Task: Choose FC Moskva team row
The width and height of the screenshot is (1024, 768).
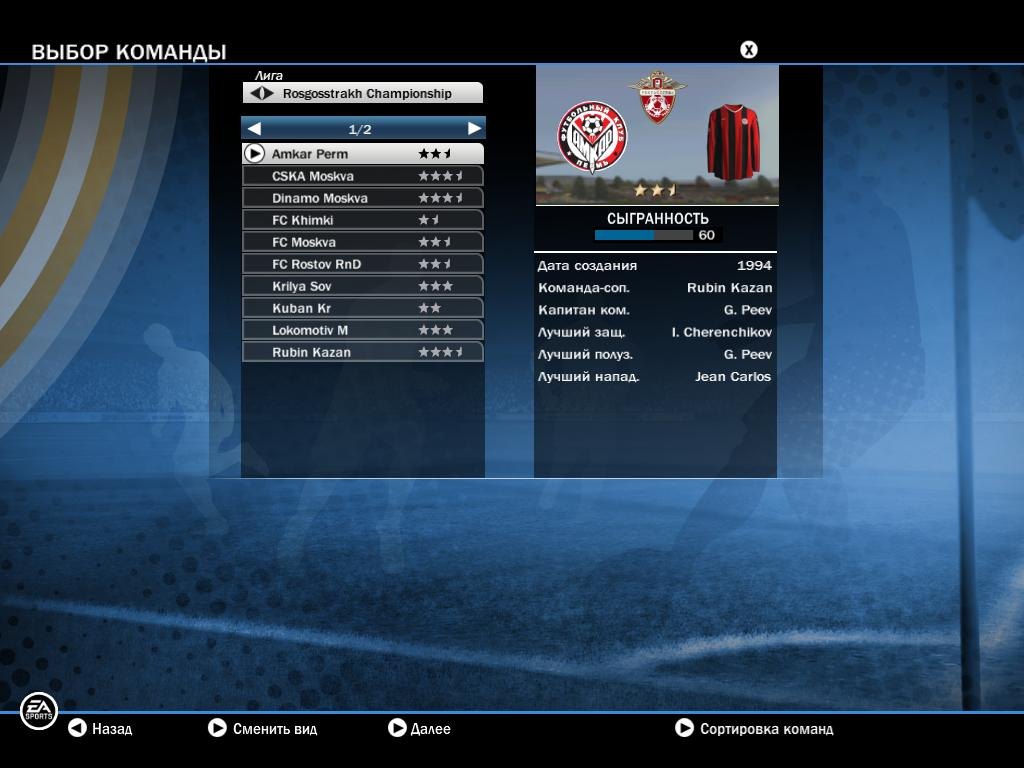Action: click(x=362, y=242)
